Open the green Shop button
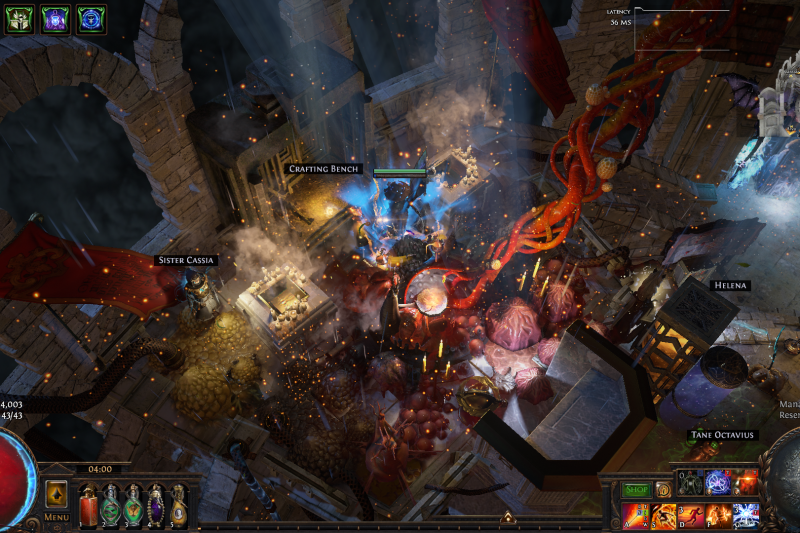800x533 pixels. click(636, 490)
